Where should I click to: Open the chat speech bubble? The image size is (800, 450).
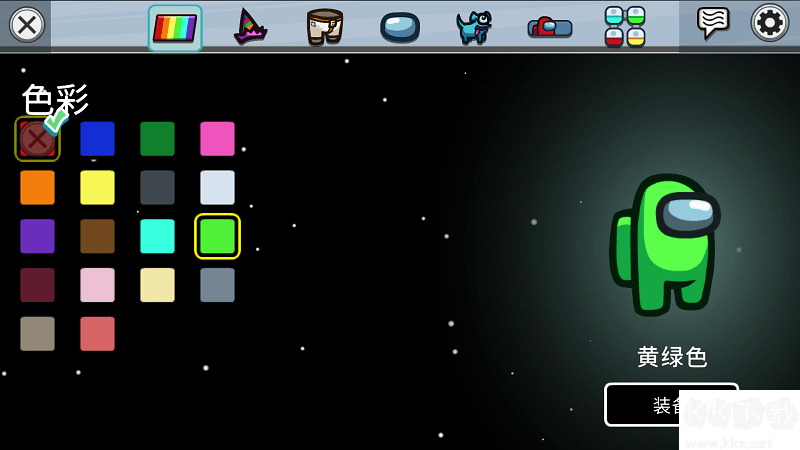point(712,23)
